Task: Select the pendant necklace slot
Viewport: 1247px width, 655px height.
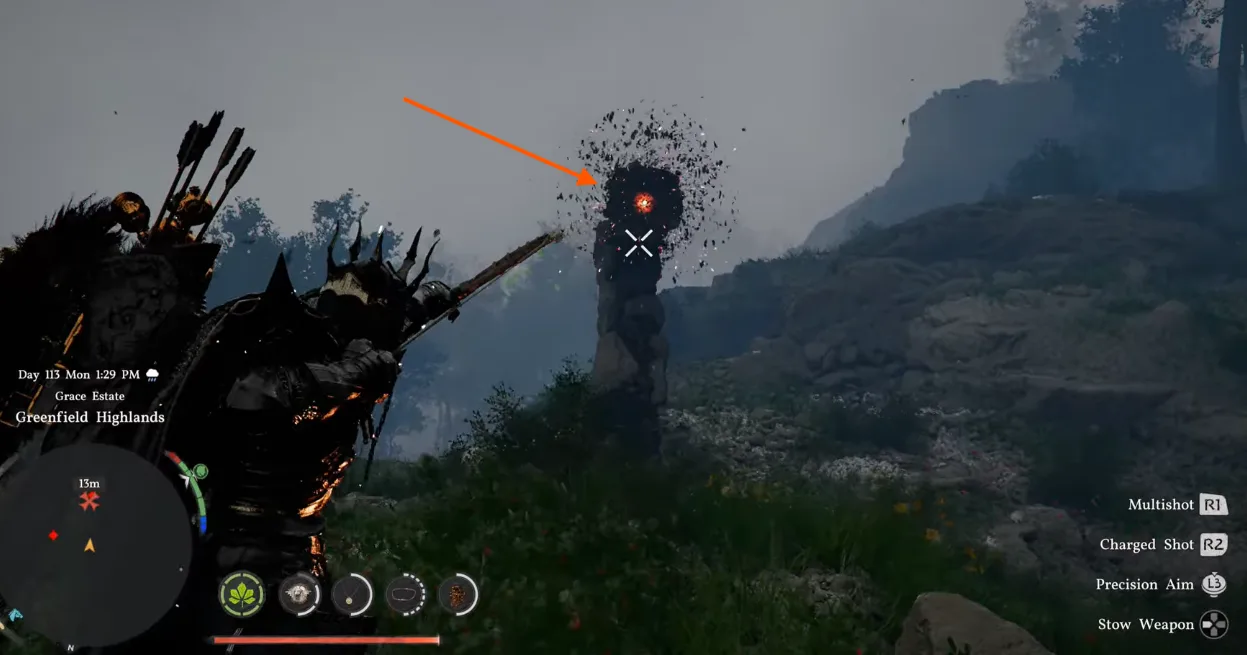Action: pos(352,595)
